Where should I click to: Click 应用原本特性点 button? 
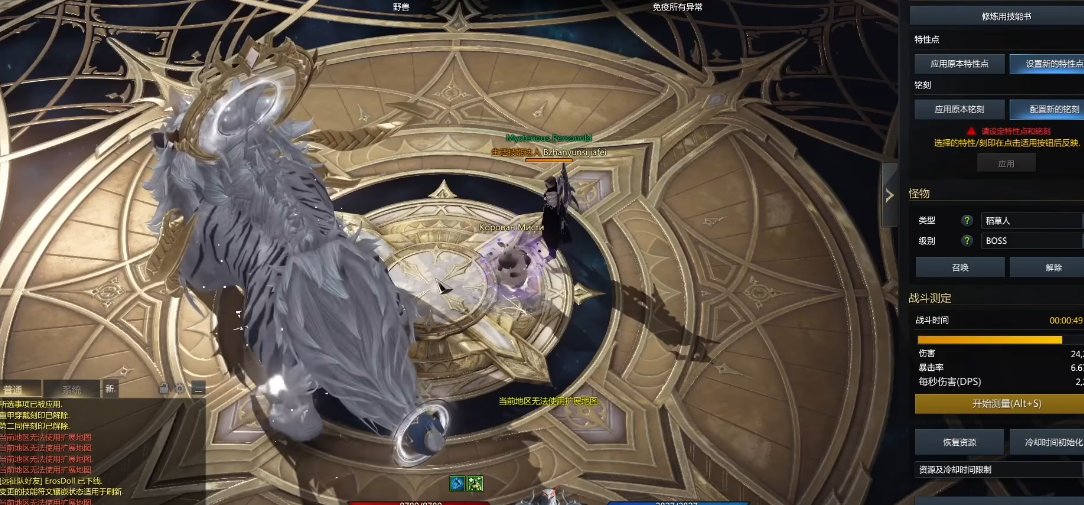(959, 63)
